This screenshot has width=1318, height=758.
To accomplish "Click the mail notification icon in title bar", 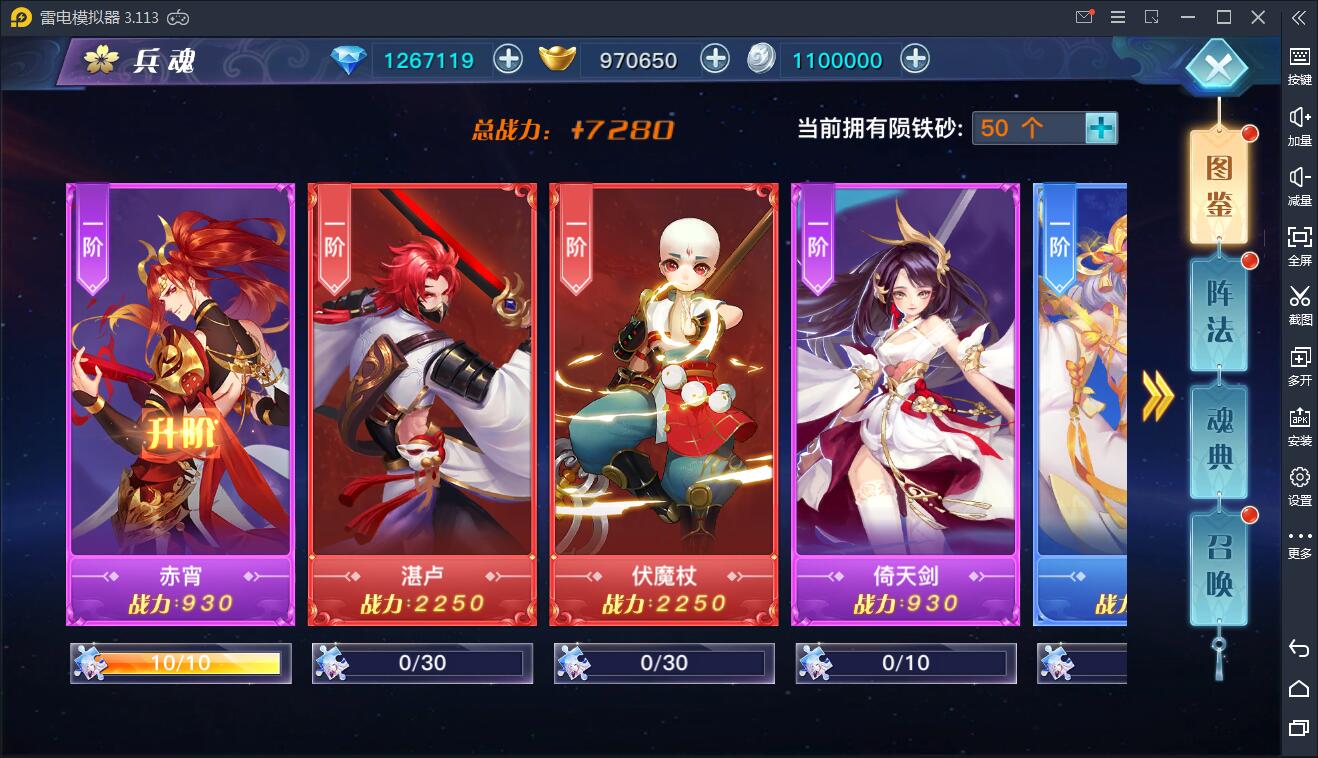I will pyautogui.click(x=1084, y=17).
